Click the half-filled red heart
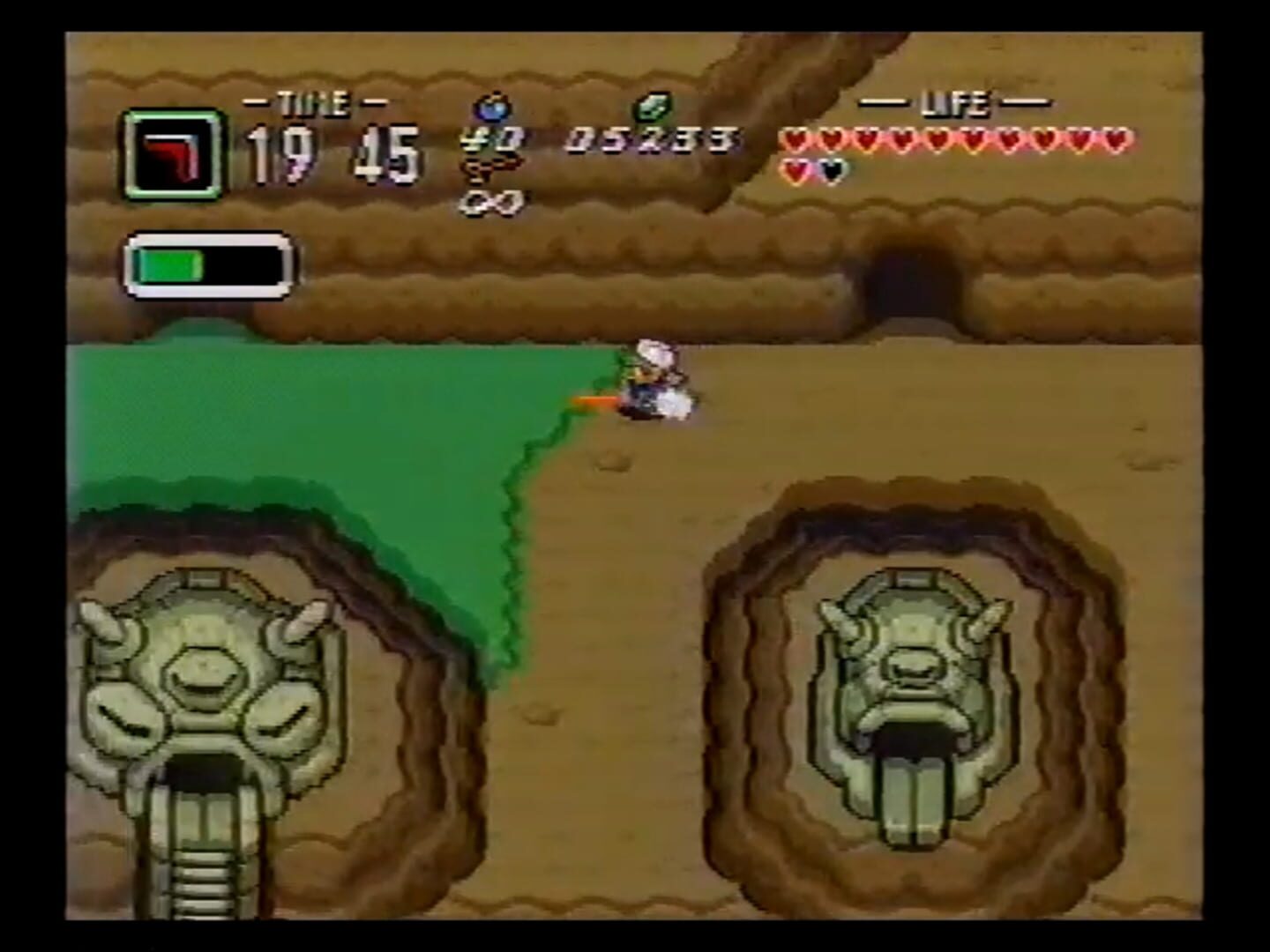Viewport: 1270px width, 952px height. tap(796, 169)
